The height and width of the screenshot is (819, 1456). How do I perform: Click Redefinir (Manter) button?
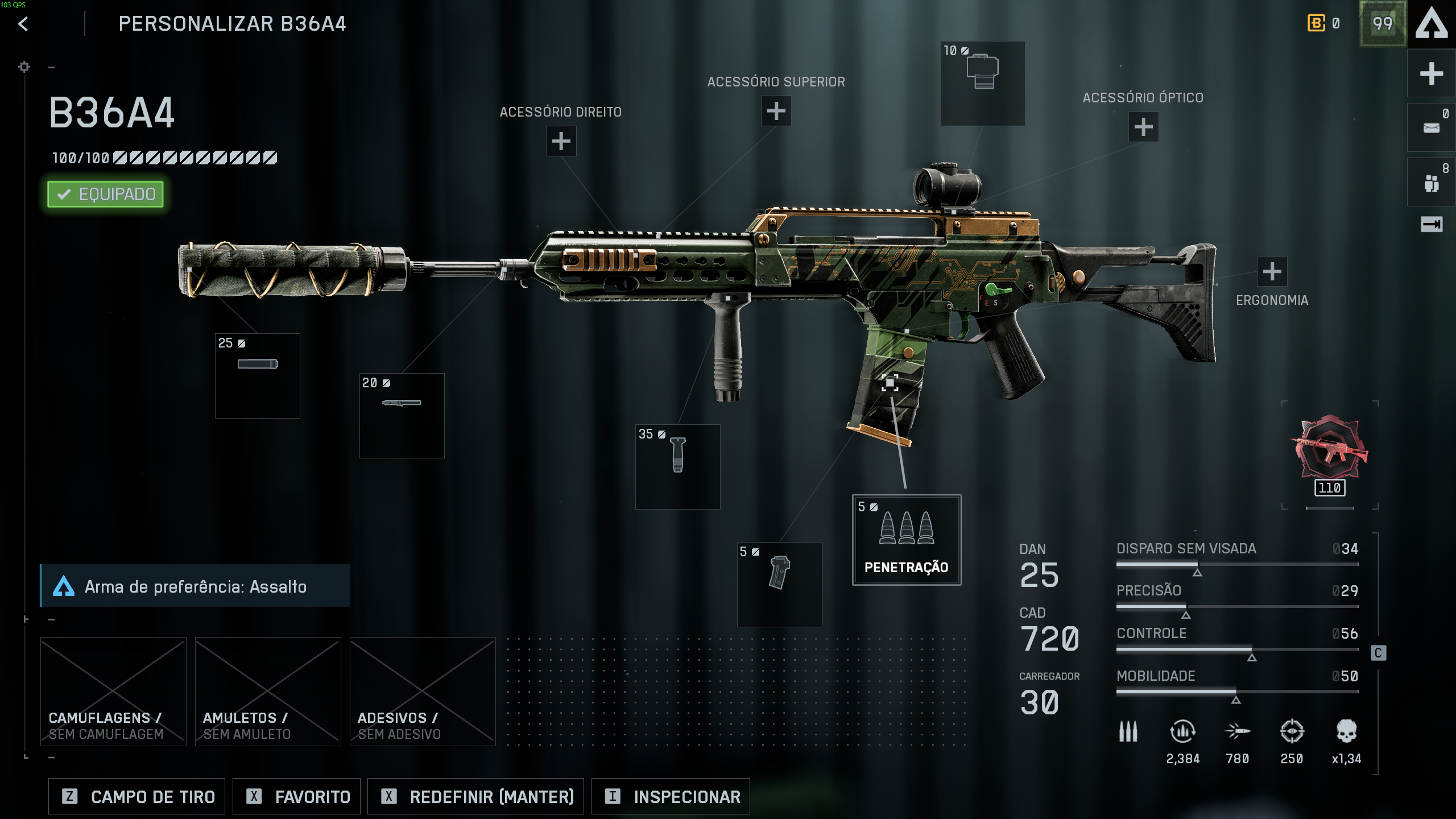475,797
